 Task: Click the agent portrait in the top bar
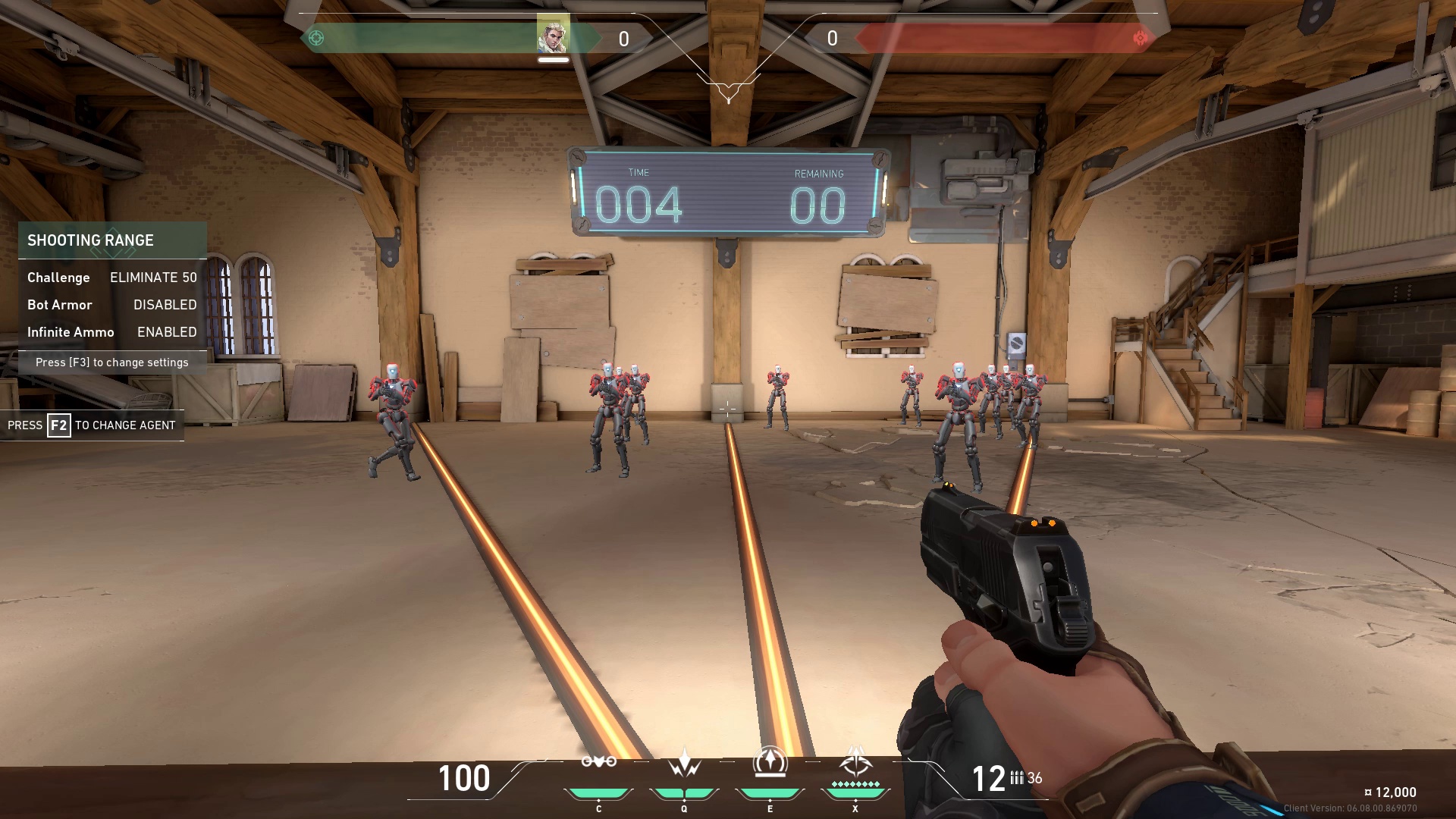click(x=553, y=35)
